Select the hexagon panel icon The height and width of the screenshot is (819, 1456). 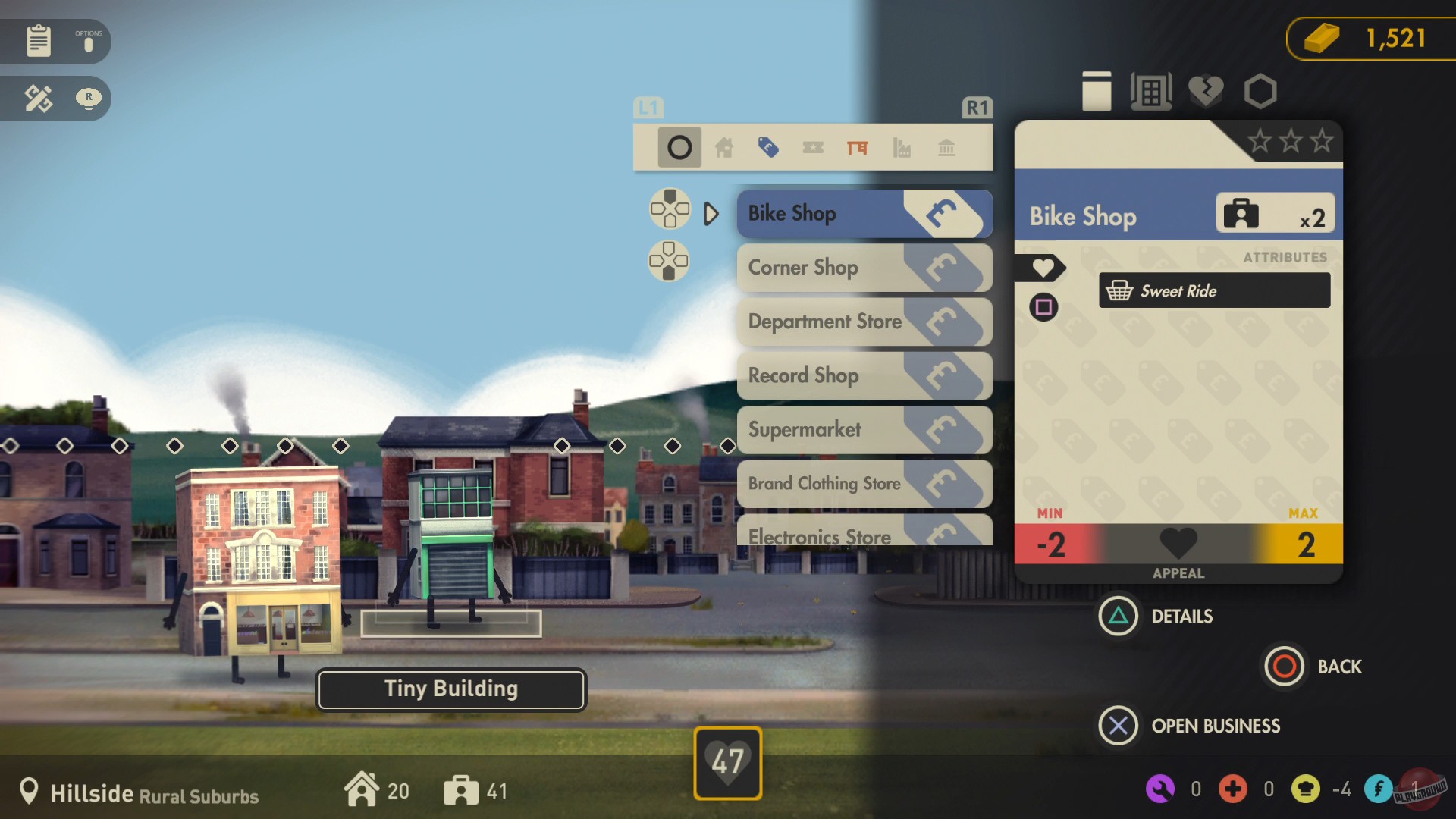(x=1260, y=91)
